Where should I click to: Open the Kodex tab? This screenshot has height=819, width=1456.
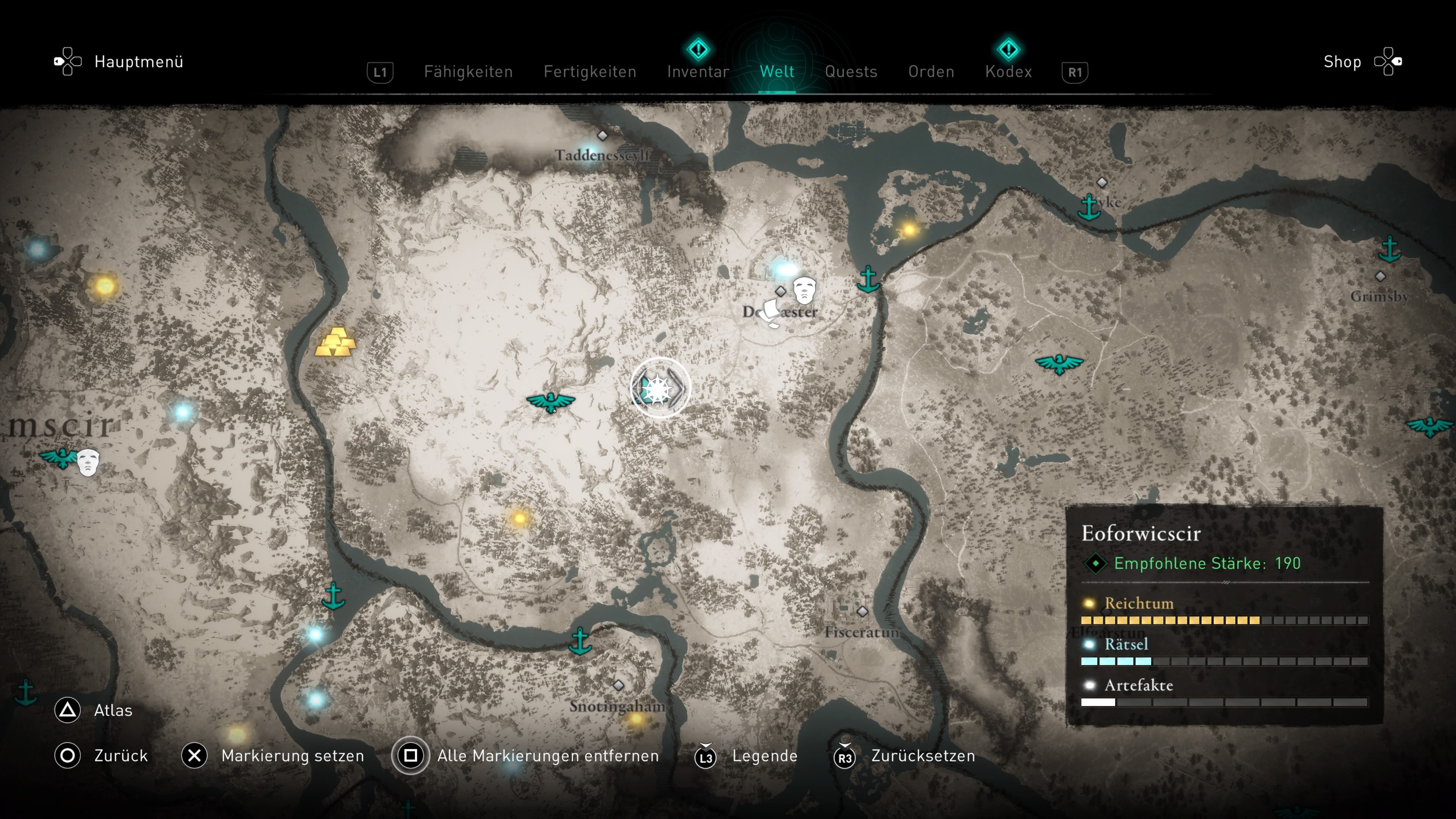pyautogui.click(x=1008, y=72)
